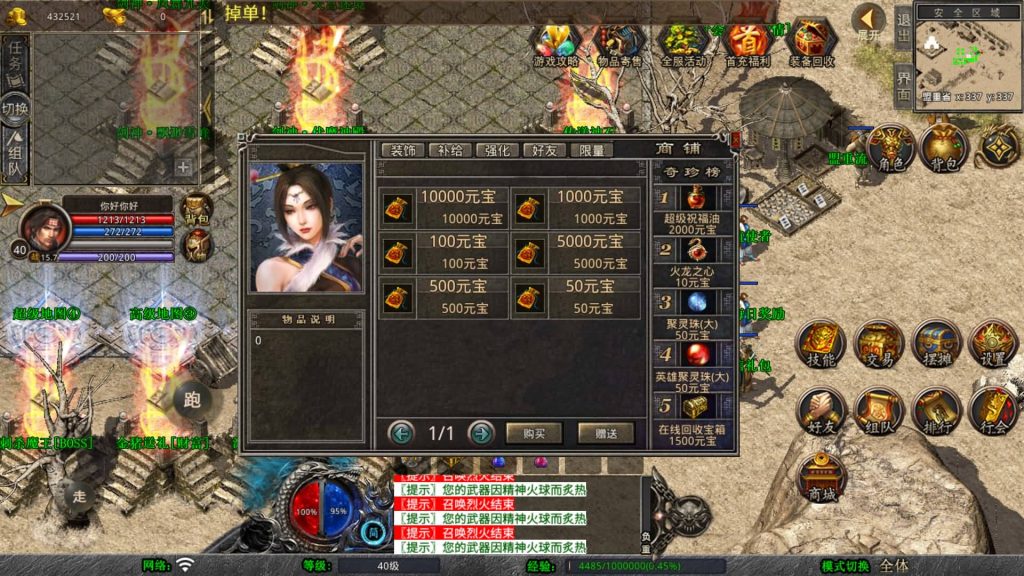Go to the next shop page arrow
Image resolution: width=1024 pixels, height=576 pixels.
(x=481, y=433)
